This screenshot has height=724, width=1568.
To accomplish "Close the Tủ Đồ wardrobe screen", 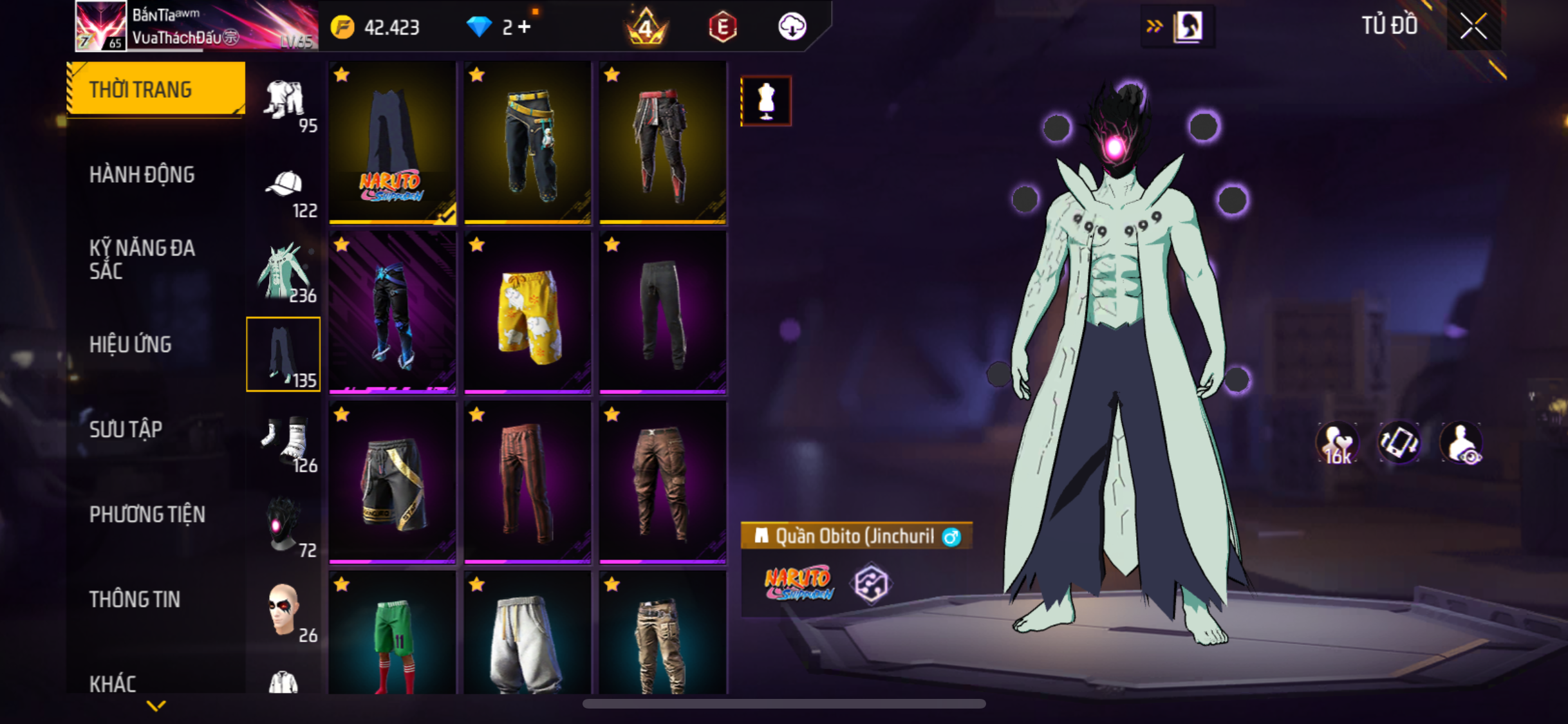I will 1473,26.
